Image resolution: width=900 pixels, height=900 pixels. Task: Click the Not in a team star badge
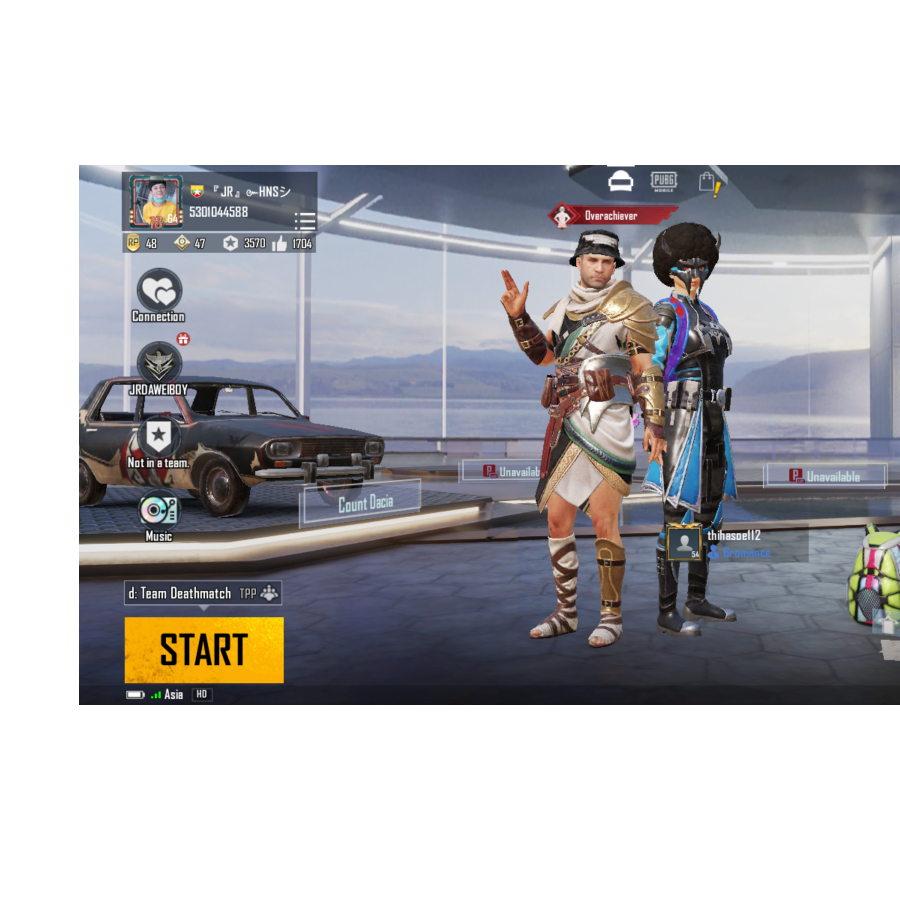pos(159,436)
